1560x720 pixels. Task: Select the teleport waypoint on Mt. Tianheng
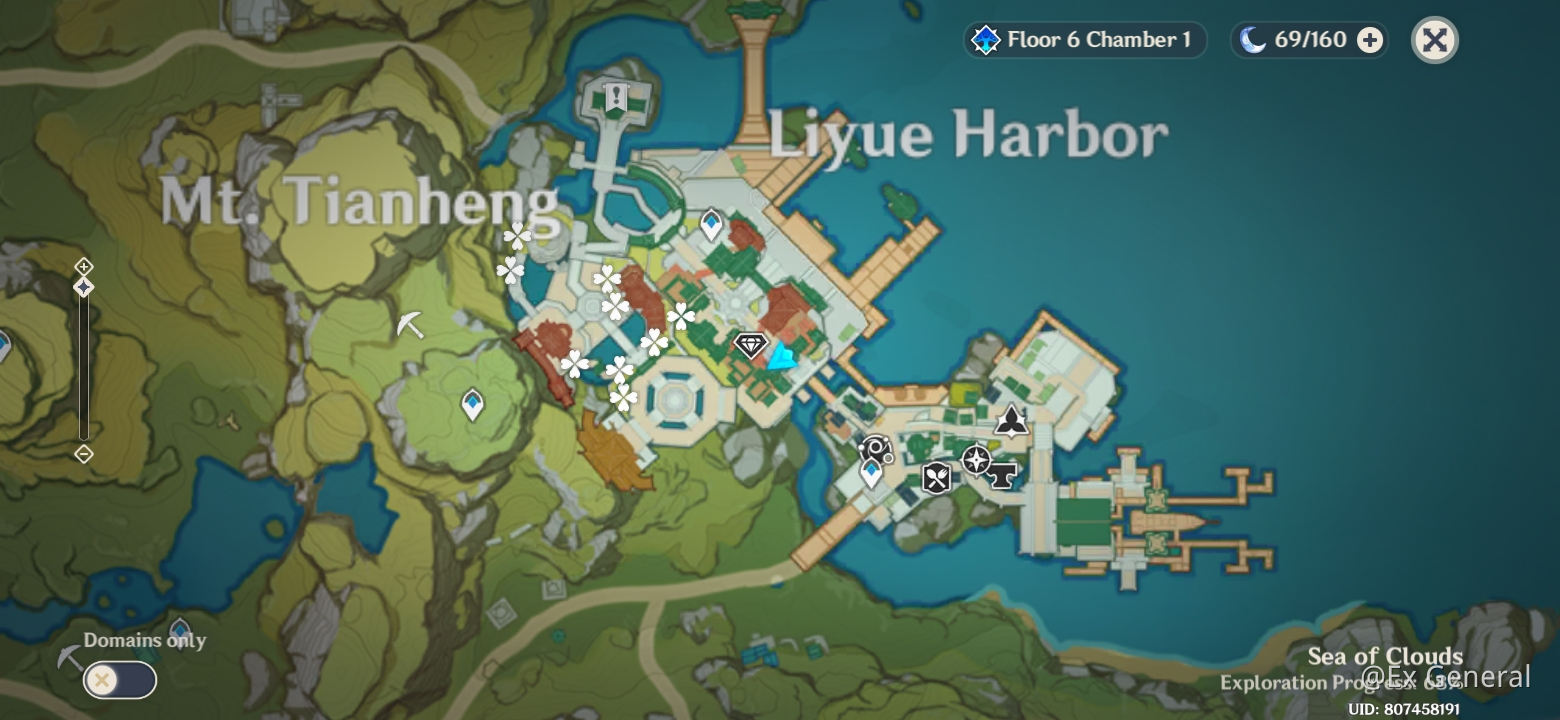click(472, 404)
